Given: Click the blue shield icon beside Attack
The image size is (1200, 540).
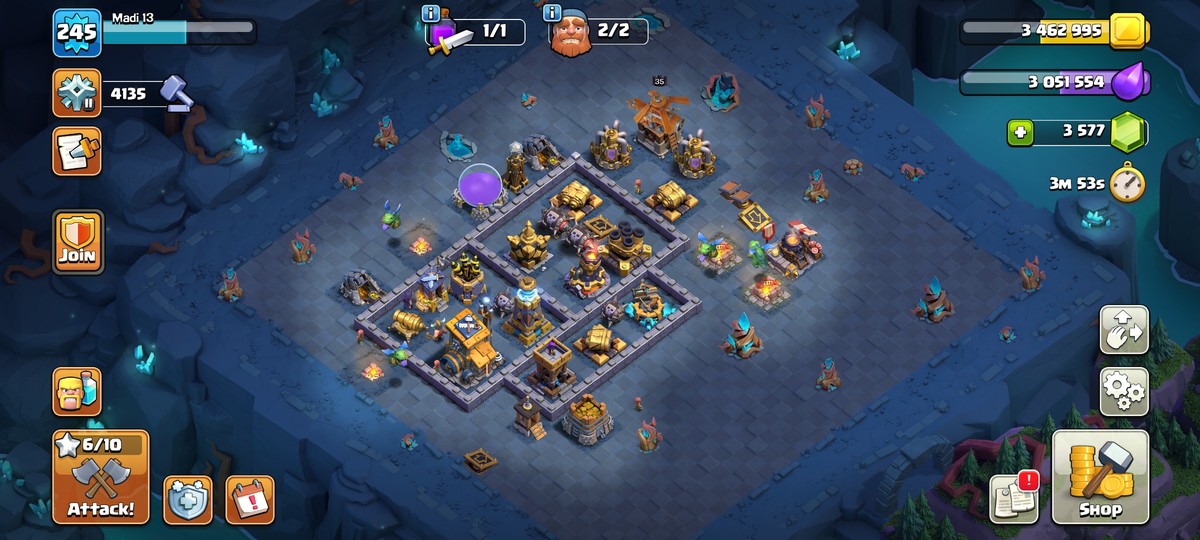Looking at the screenshot, I should (188, 499).
